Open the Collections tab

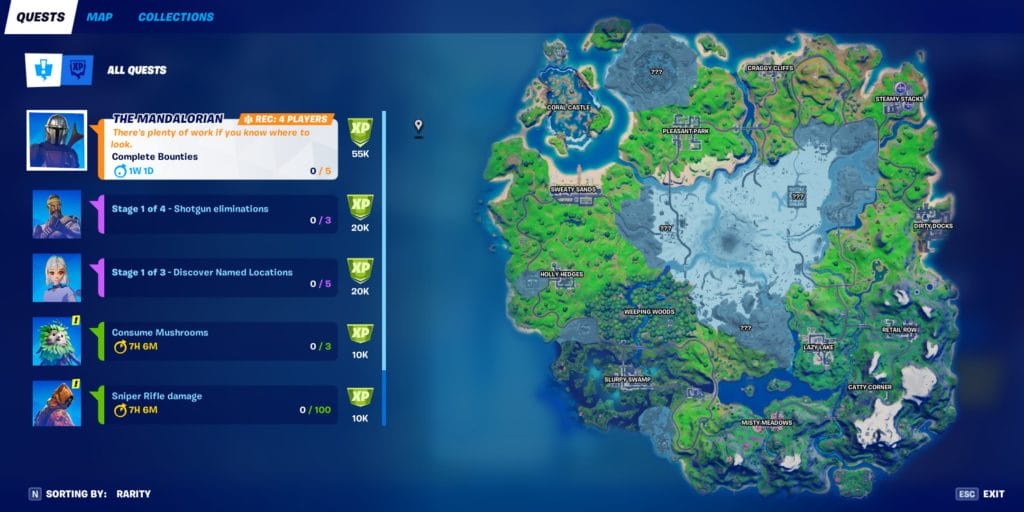pyautogui.click(x=175, y=17)
